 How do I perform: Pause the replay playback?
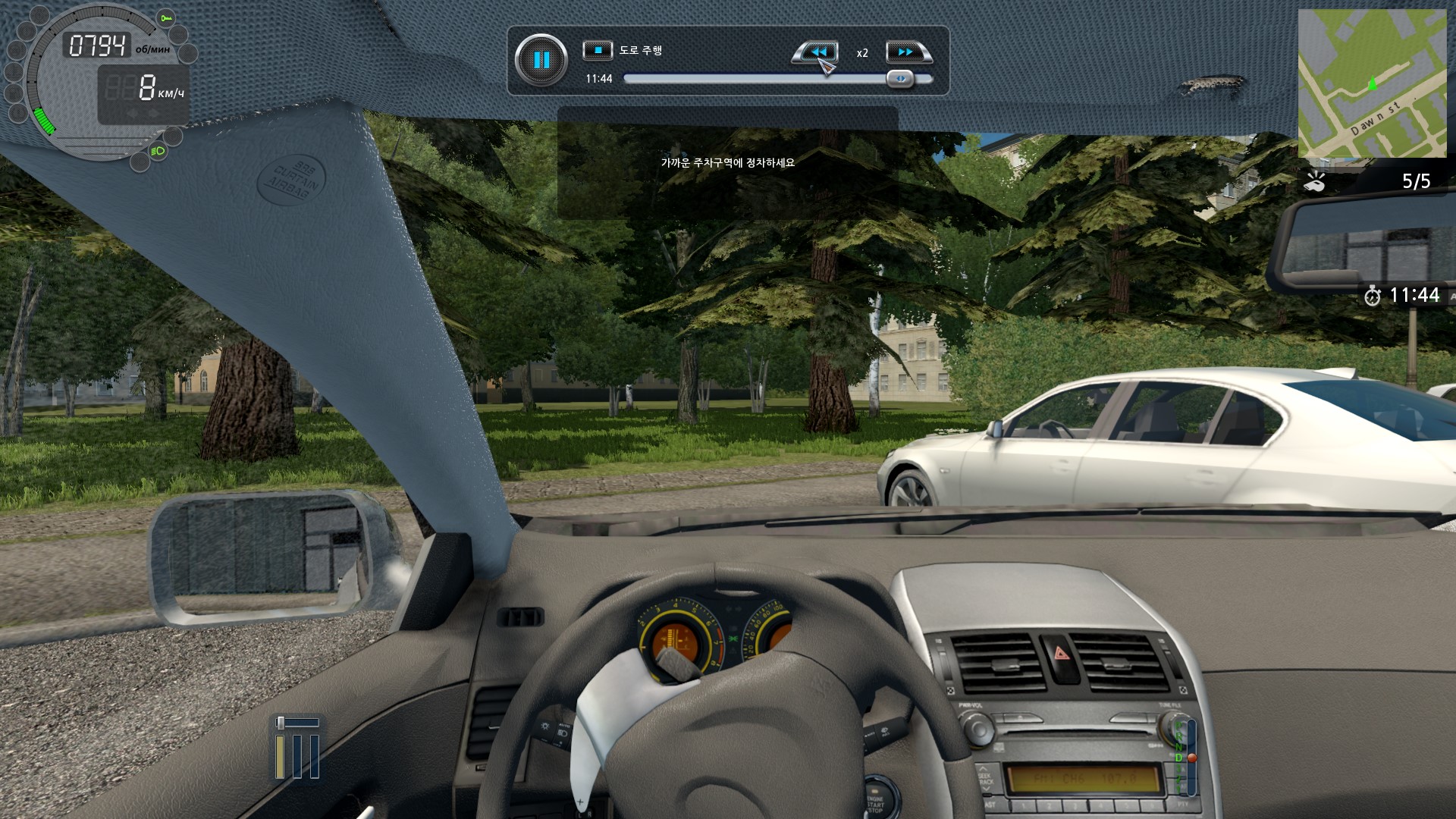pos(541,60)
